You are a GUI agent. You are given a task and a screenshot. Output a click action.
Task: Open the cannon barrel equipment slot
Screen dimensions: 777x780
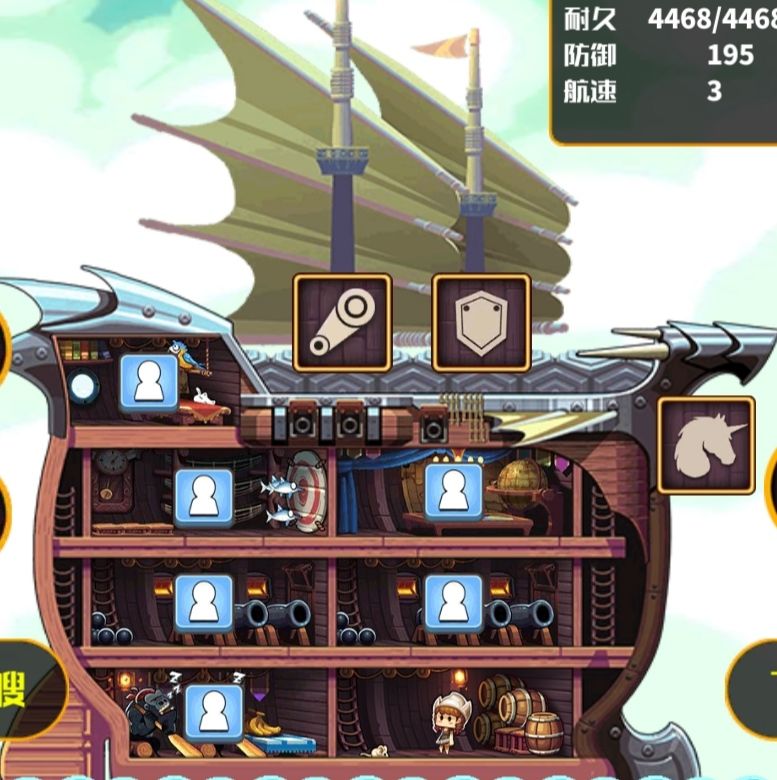342,322
